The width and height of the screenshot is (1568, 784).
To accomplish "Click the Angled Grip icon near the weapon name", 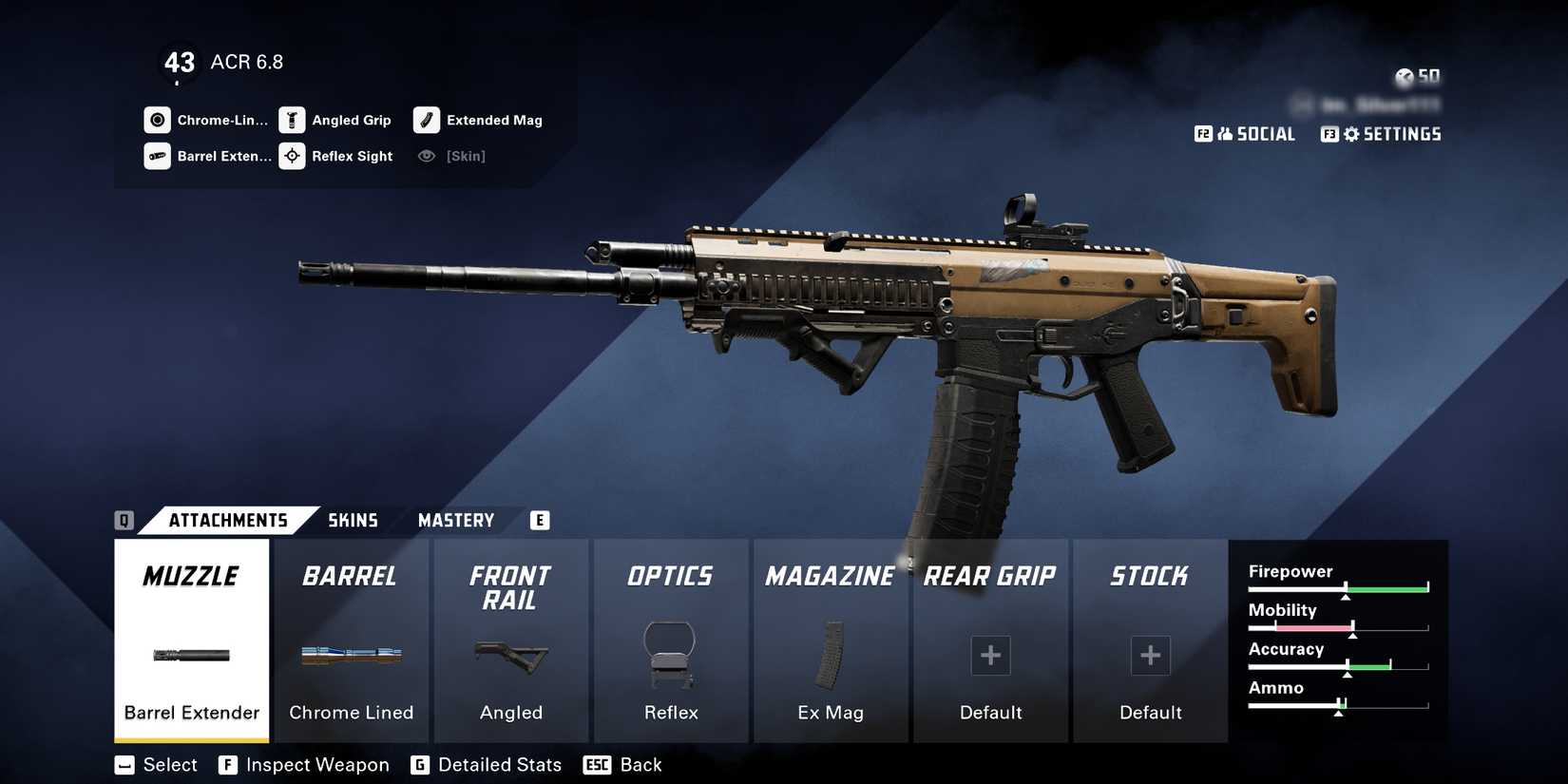I will tap(292, 120).
